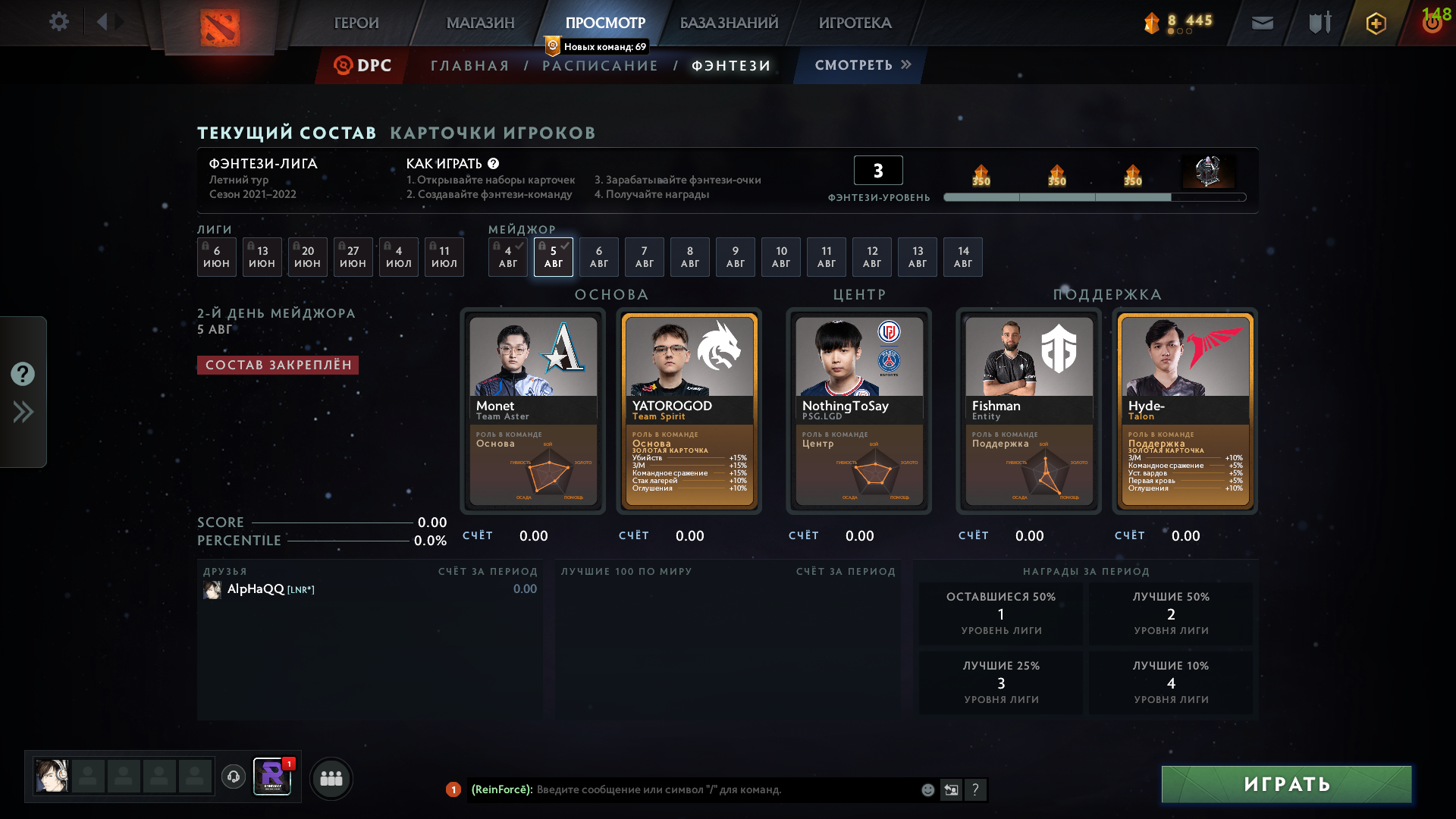The image size is (1456, 819).
Task: Show the КАК ИГРАТЬ help question mark
Action: pyautogui.click(x=494, y=164)
